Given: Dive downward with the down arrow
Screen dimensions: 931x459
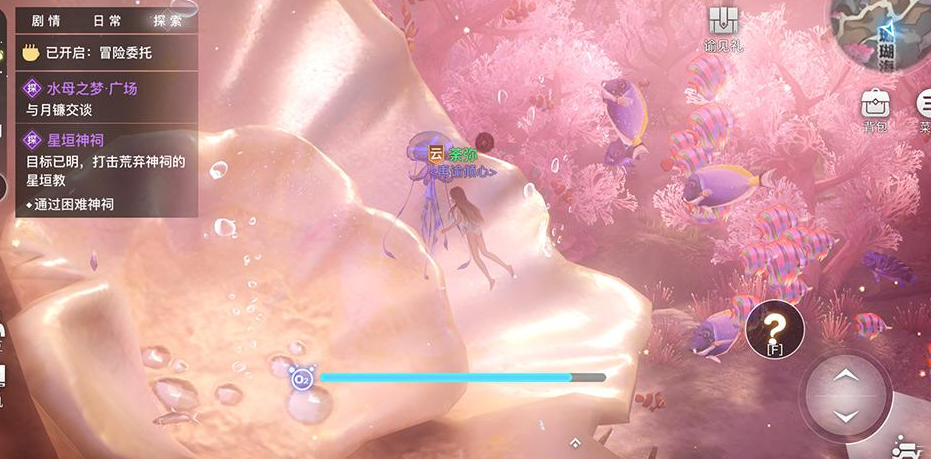Looking at the screenshot, I should pyautogui.click(x=846, y=415).
